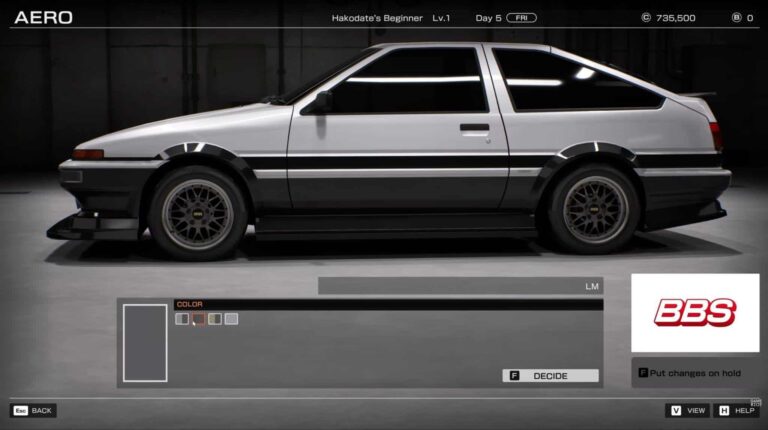Choose the gold two-tone color swatch
This screenshot has width=768, height=430.
pyautogui.click(x=215, y=319)
